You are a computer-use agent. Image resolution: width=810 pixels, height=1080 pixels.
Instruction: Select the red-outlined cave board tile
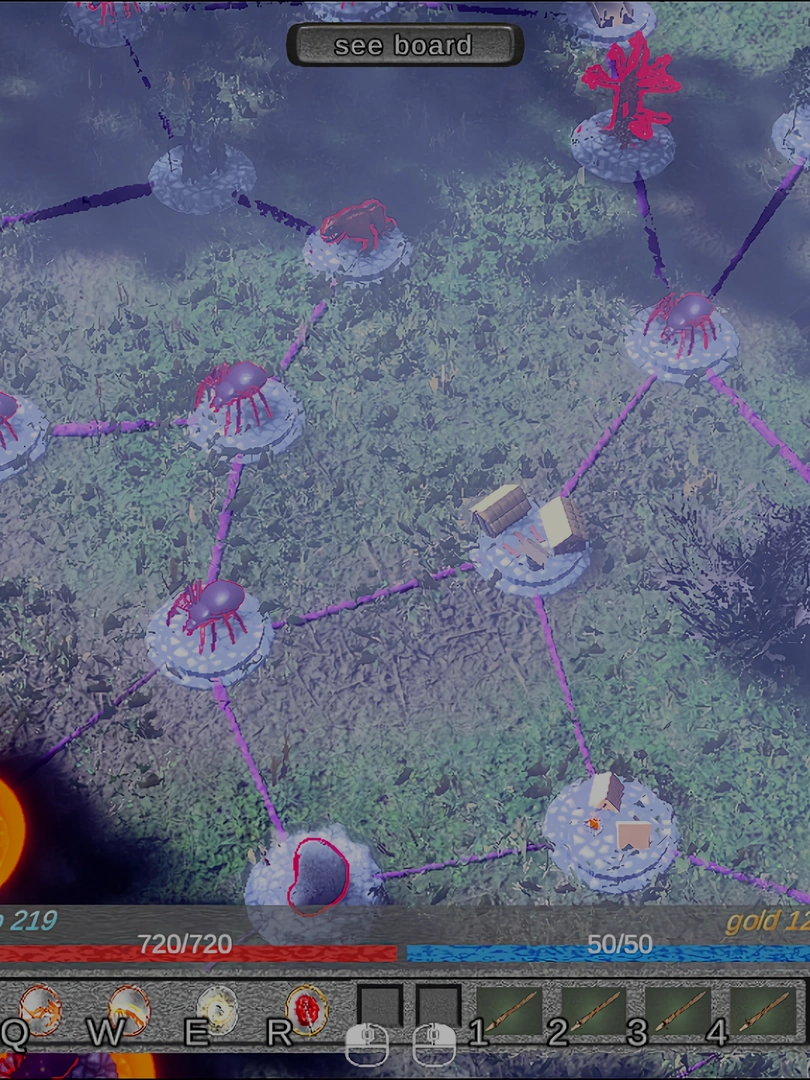pos(314,874)
